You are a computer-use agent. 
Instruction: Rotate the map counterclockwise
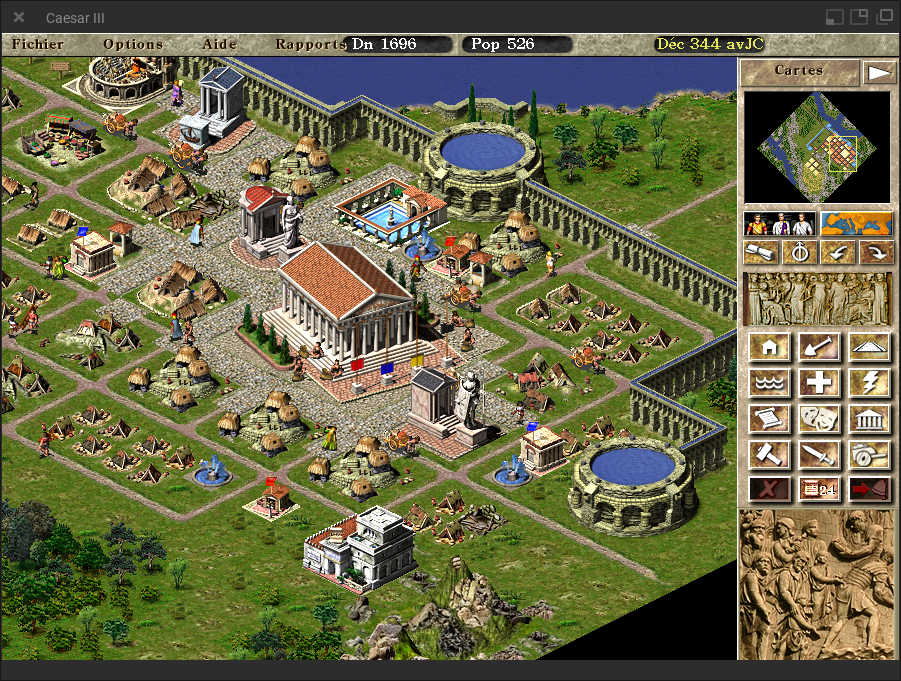837,253
